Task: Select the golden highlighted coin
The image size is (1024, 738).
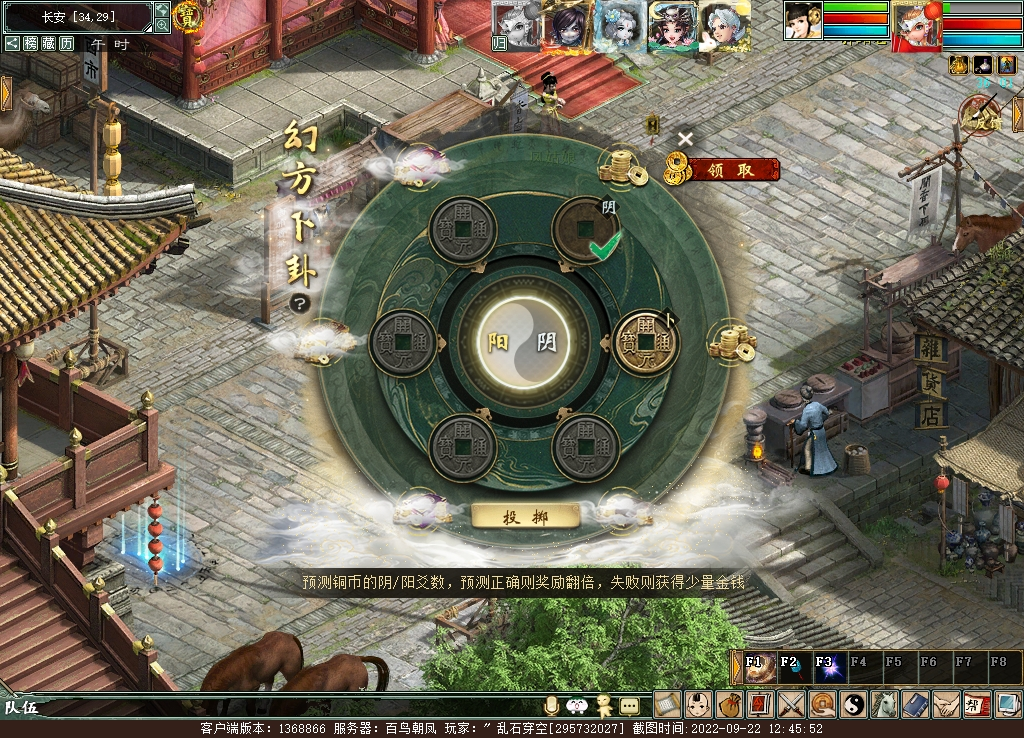Action: pyautogui.click(x=645, y=342)
